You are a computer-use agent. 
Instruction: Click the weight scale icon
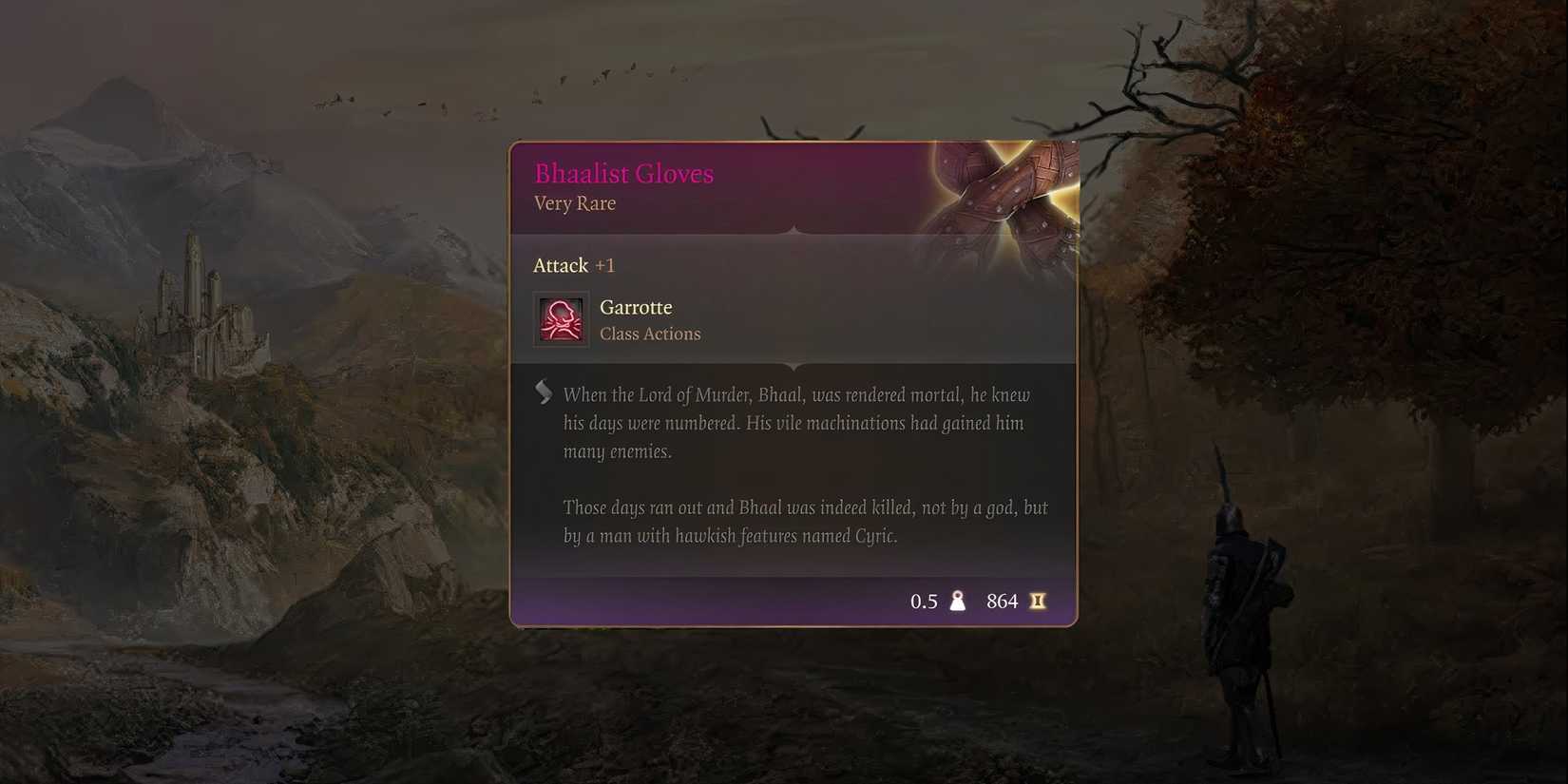[x=957, y=600]
